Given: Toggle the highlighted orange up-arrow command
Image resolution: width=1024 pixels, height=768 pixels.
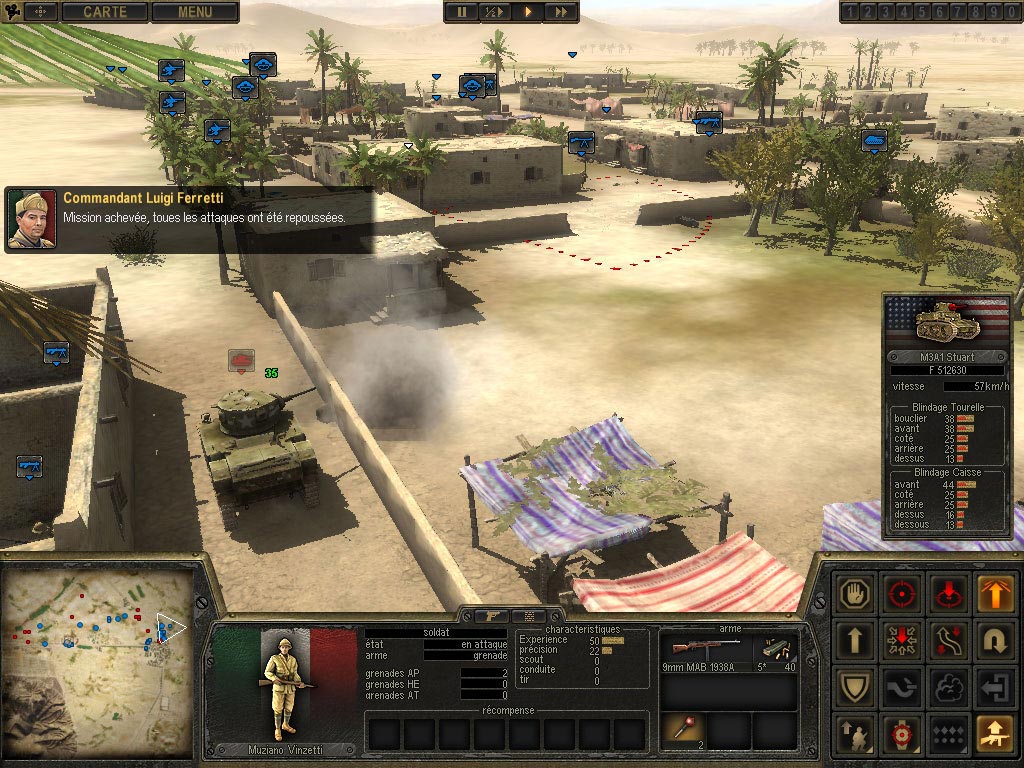Looking at the screenshot, I should click(992, 593).
